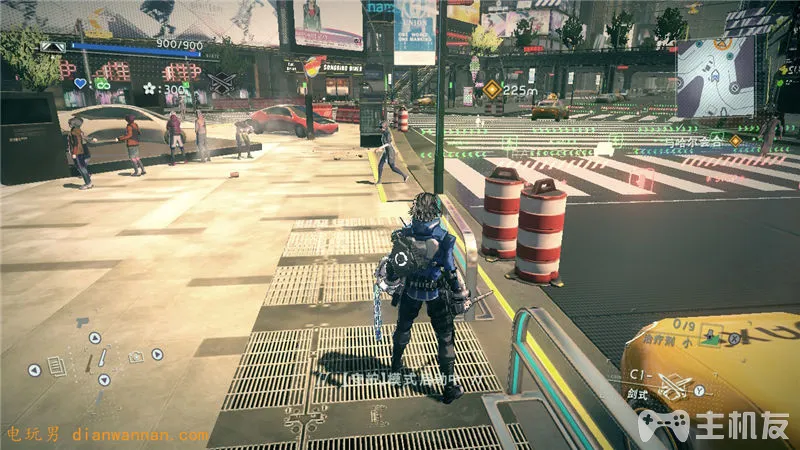
Task: Click the crossed blades emblem near health
Action: point(221,84)
